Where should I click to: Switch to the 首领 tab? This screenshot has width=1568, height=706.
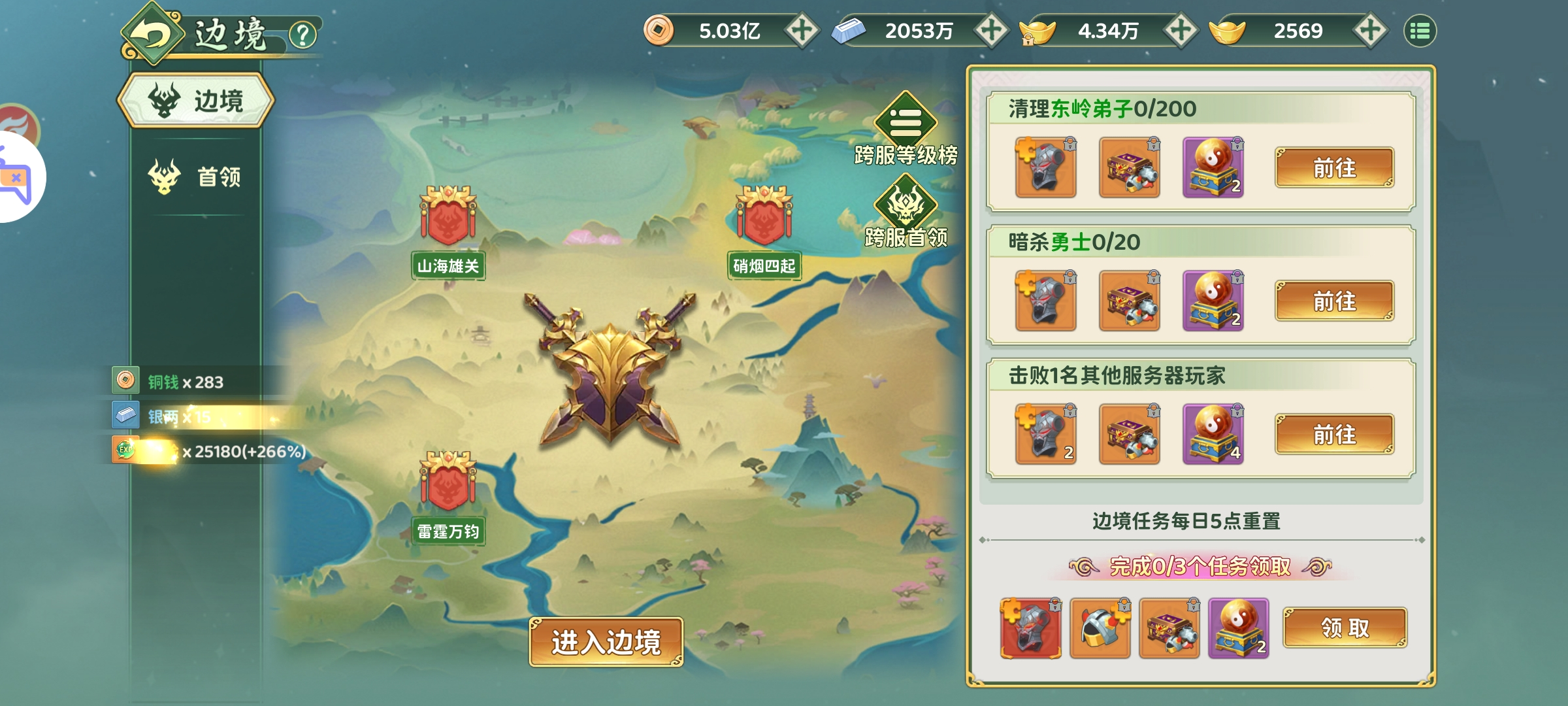[x=196, y=176]
